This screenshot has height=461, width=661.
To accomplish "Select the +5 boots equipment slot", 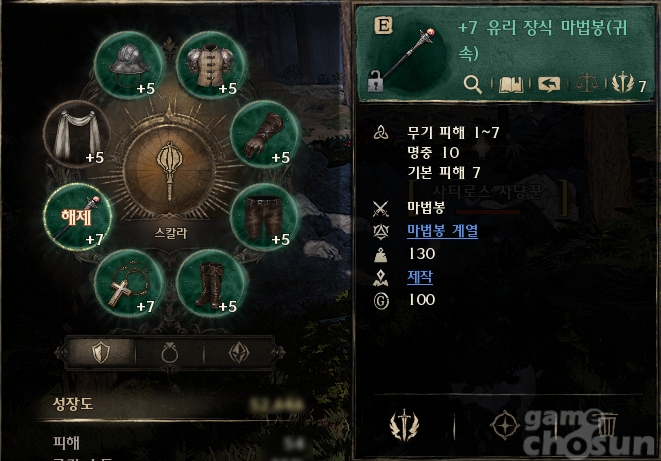I will click(210, 284).
